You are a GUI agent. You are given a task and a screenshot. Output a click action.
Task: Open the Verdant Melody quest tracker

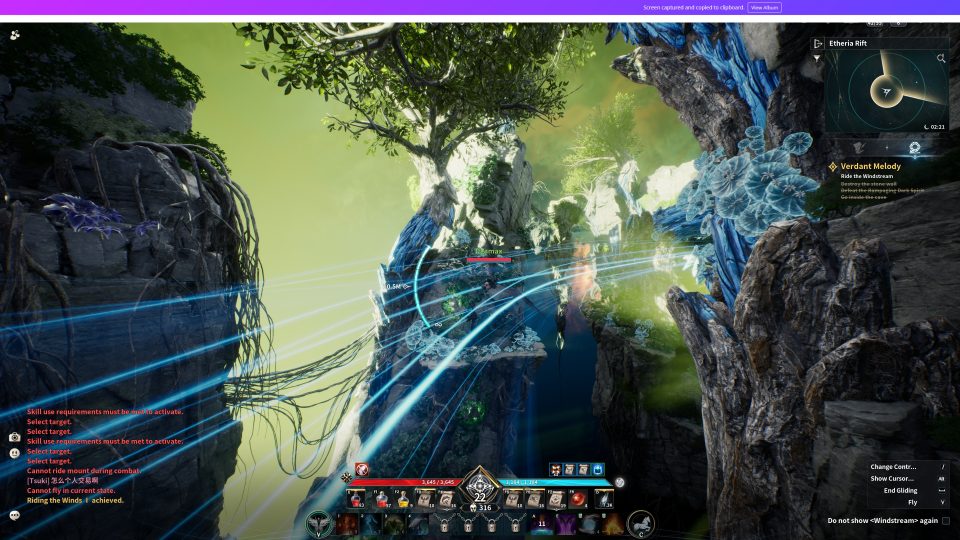coord(870,166)
